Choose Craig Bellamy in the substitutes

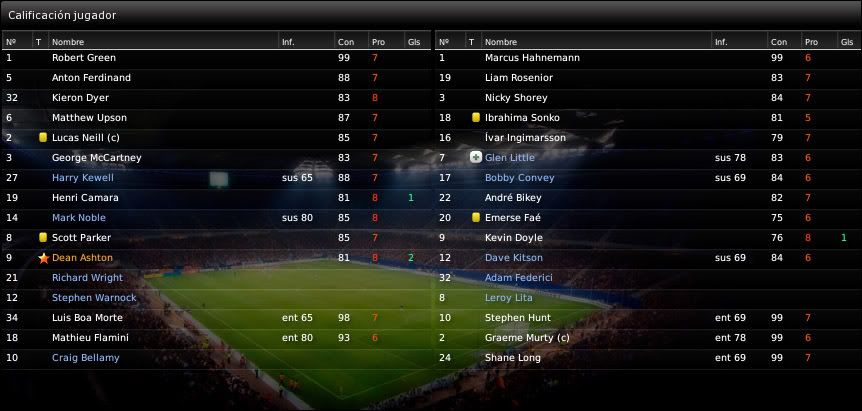(x=86, y=358)
